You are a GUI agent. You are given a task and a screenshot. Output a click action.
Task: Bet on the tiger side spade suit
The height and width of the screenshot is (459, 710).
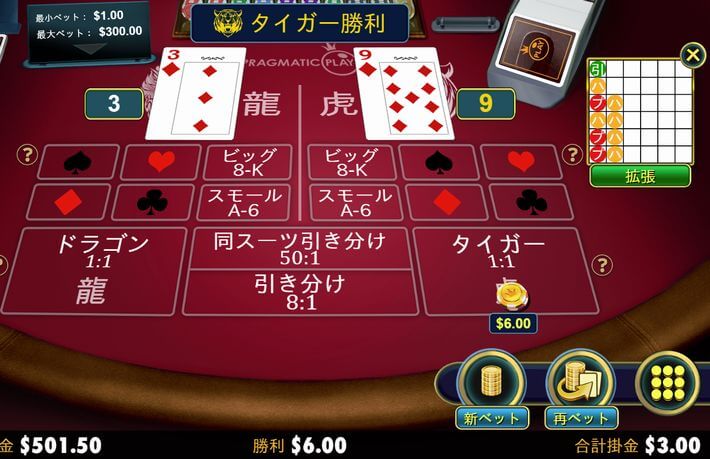pos(439,162)
